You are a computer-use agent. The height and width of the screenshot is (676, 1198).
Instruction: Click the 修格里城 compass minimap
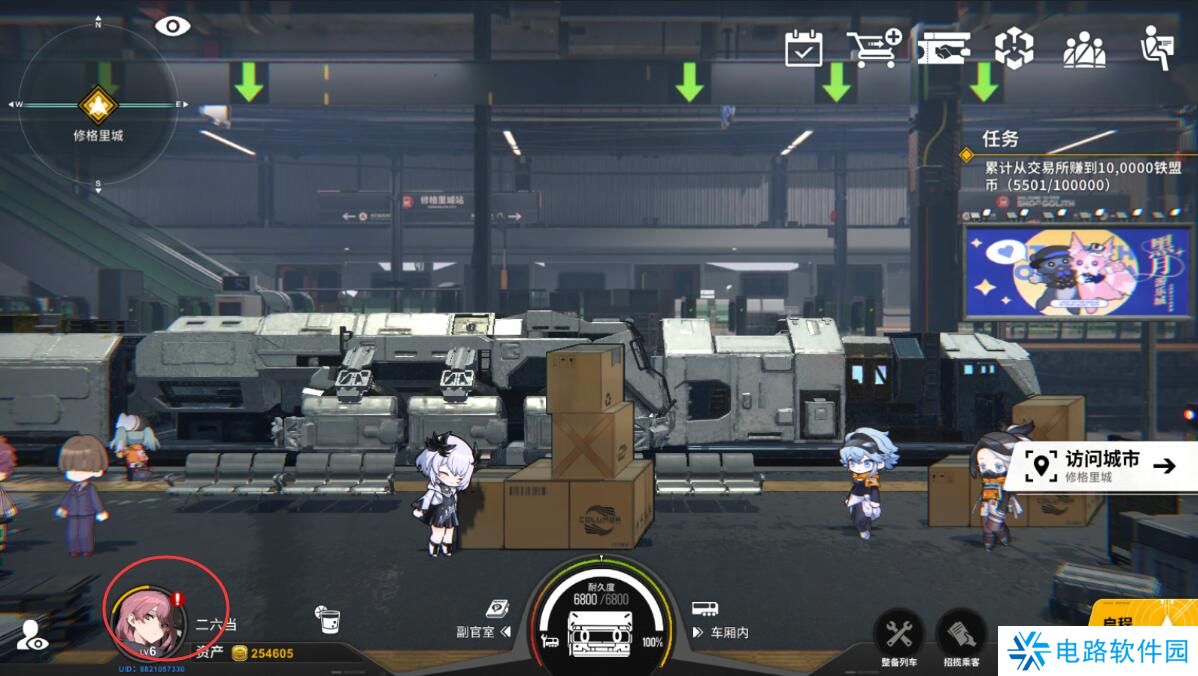click(98, 106)
